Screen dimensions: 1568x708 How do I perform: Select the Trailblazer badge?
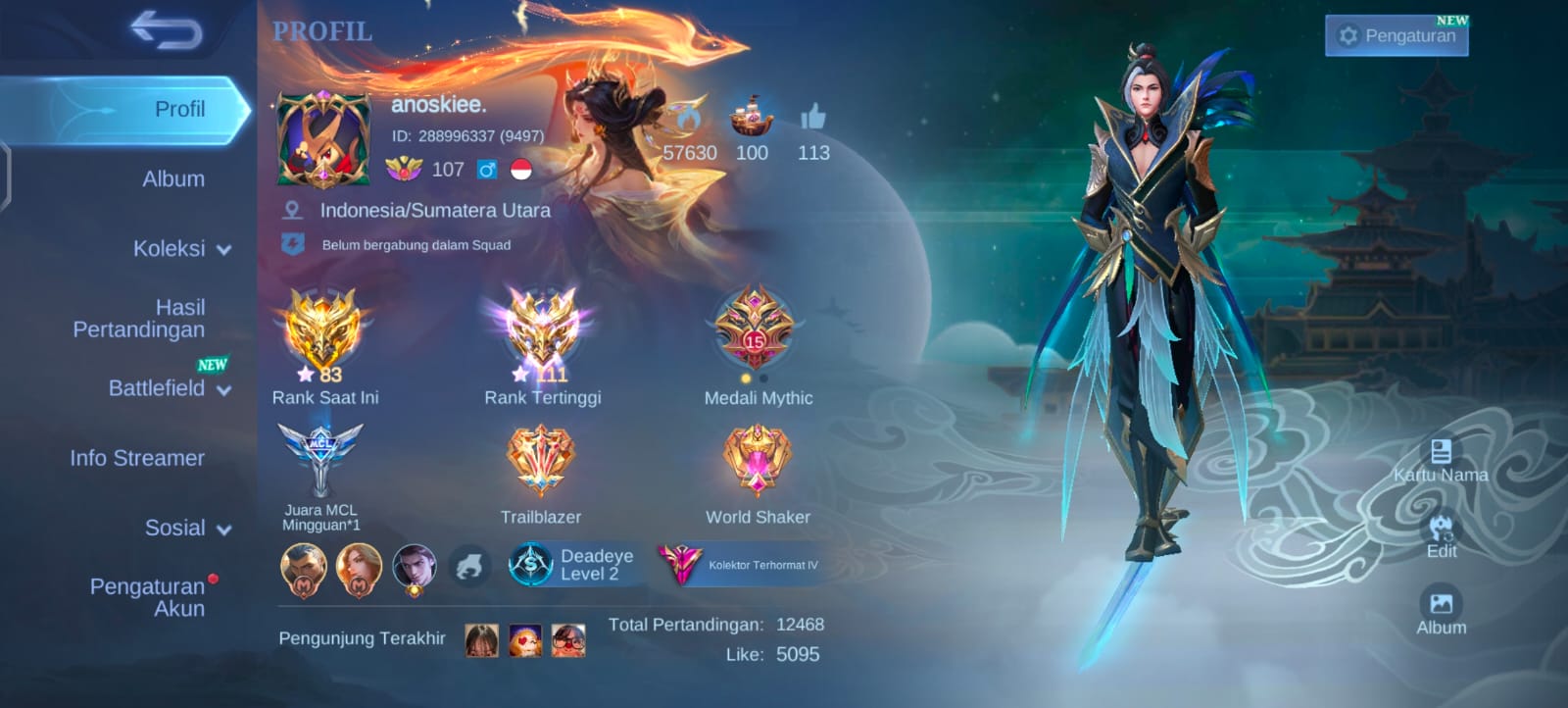click(540, 461)
